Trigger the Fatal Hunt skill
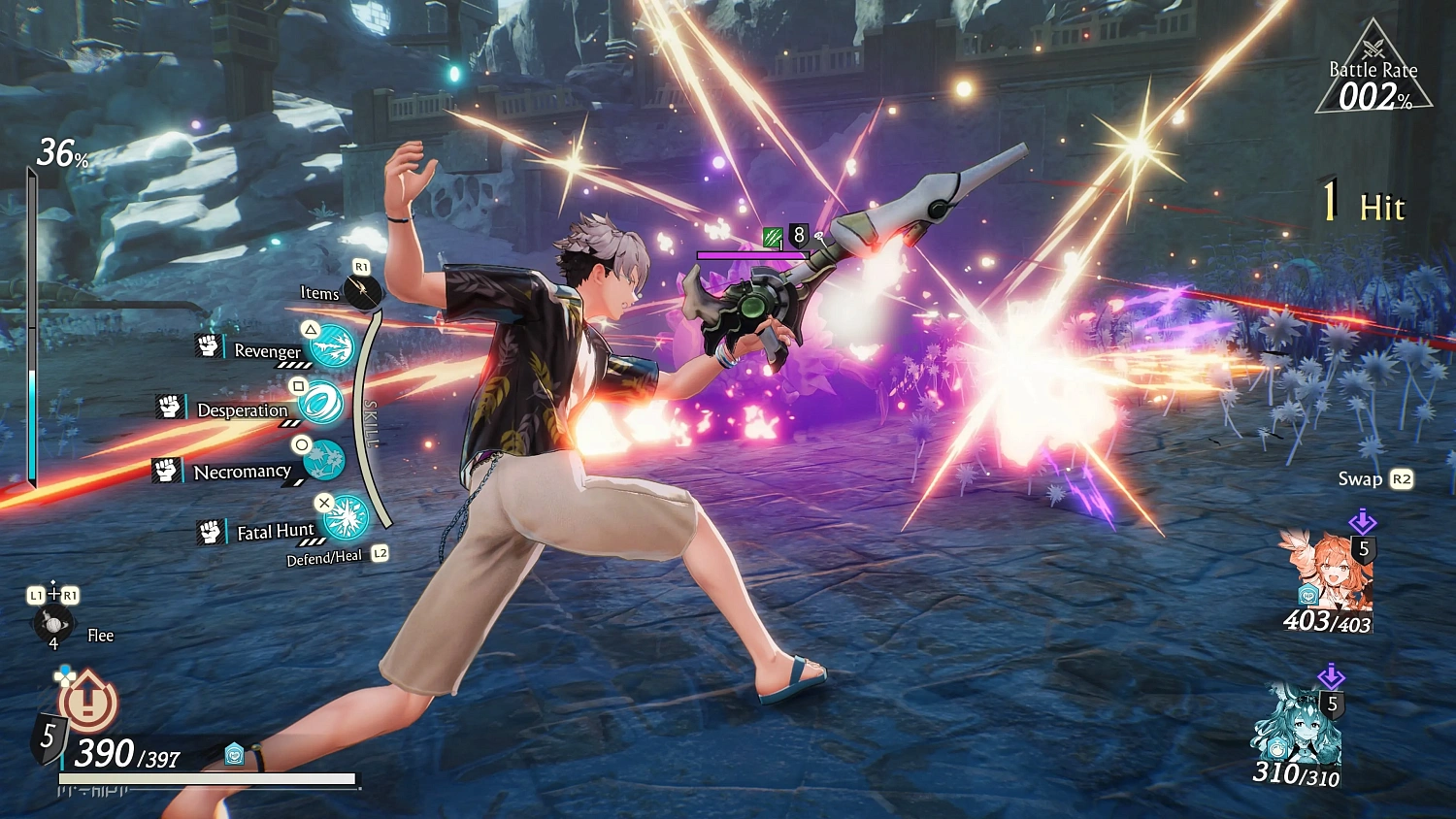 (x=346, y=518)
